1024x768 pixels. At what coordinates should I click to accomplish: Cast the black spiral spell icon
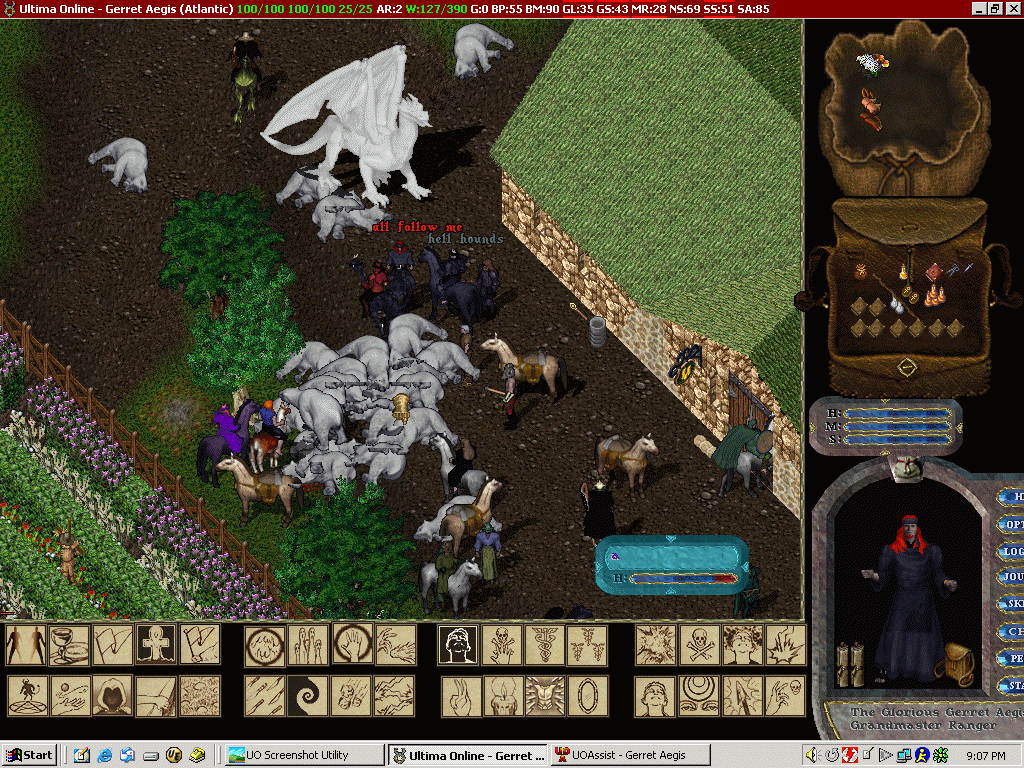307,696
